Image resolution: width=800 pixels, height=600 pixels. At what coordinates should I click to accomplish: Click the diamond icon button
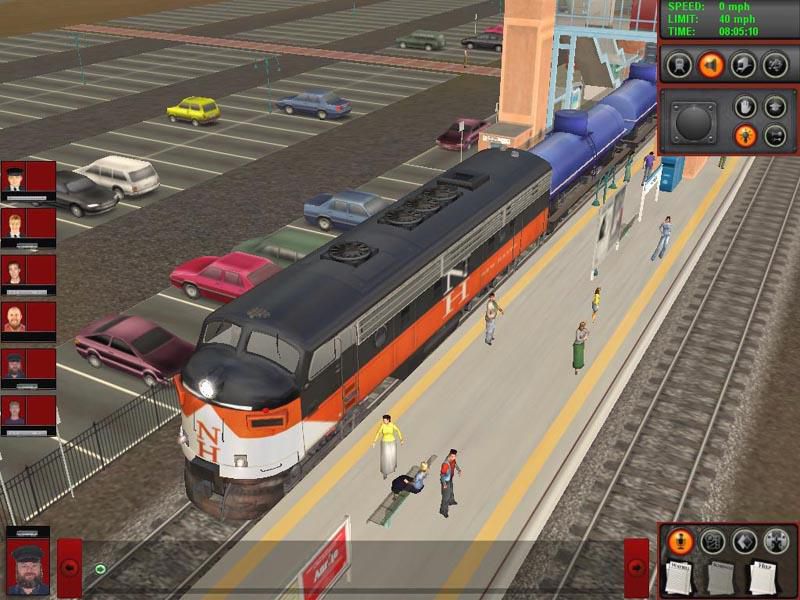[x=743, y=541]
